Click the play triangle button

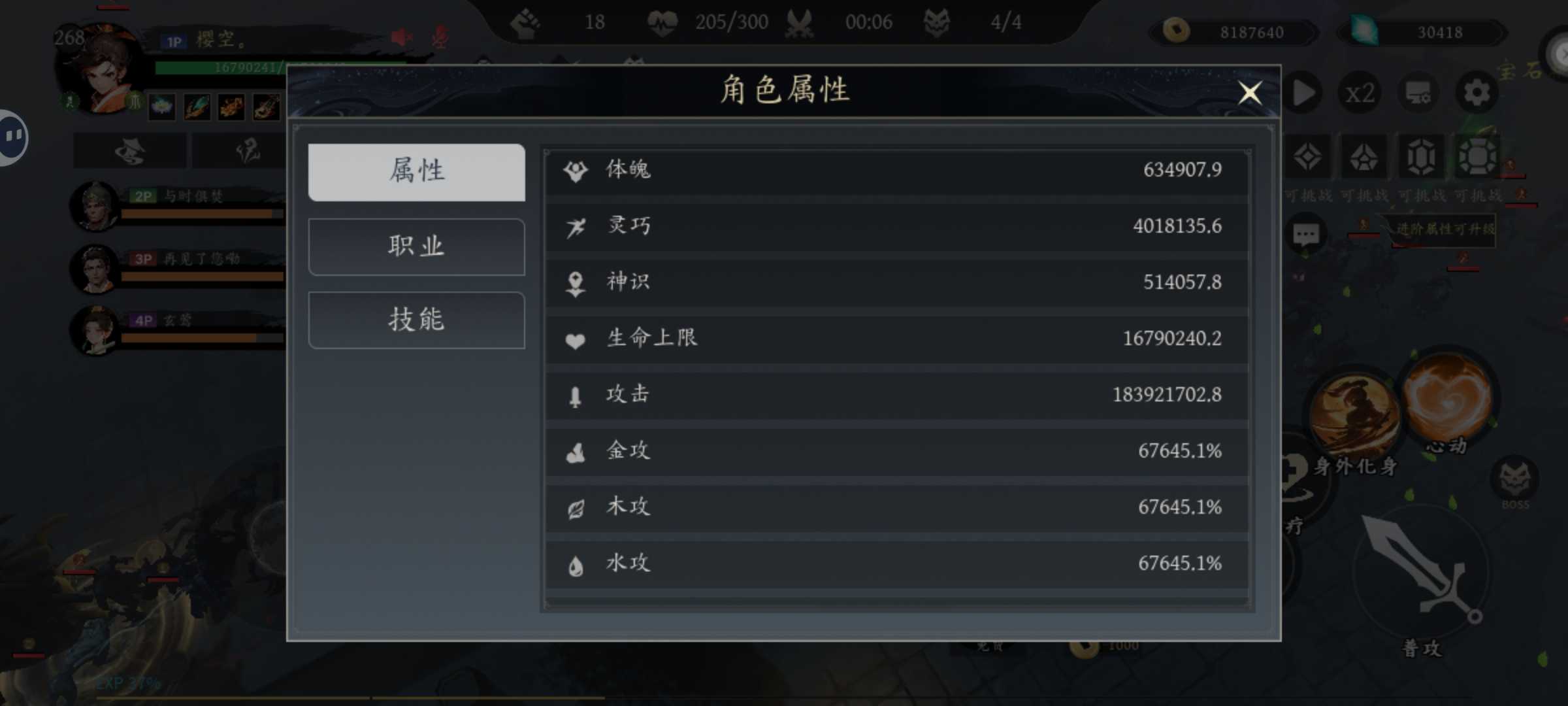pos(1304,93)
